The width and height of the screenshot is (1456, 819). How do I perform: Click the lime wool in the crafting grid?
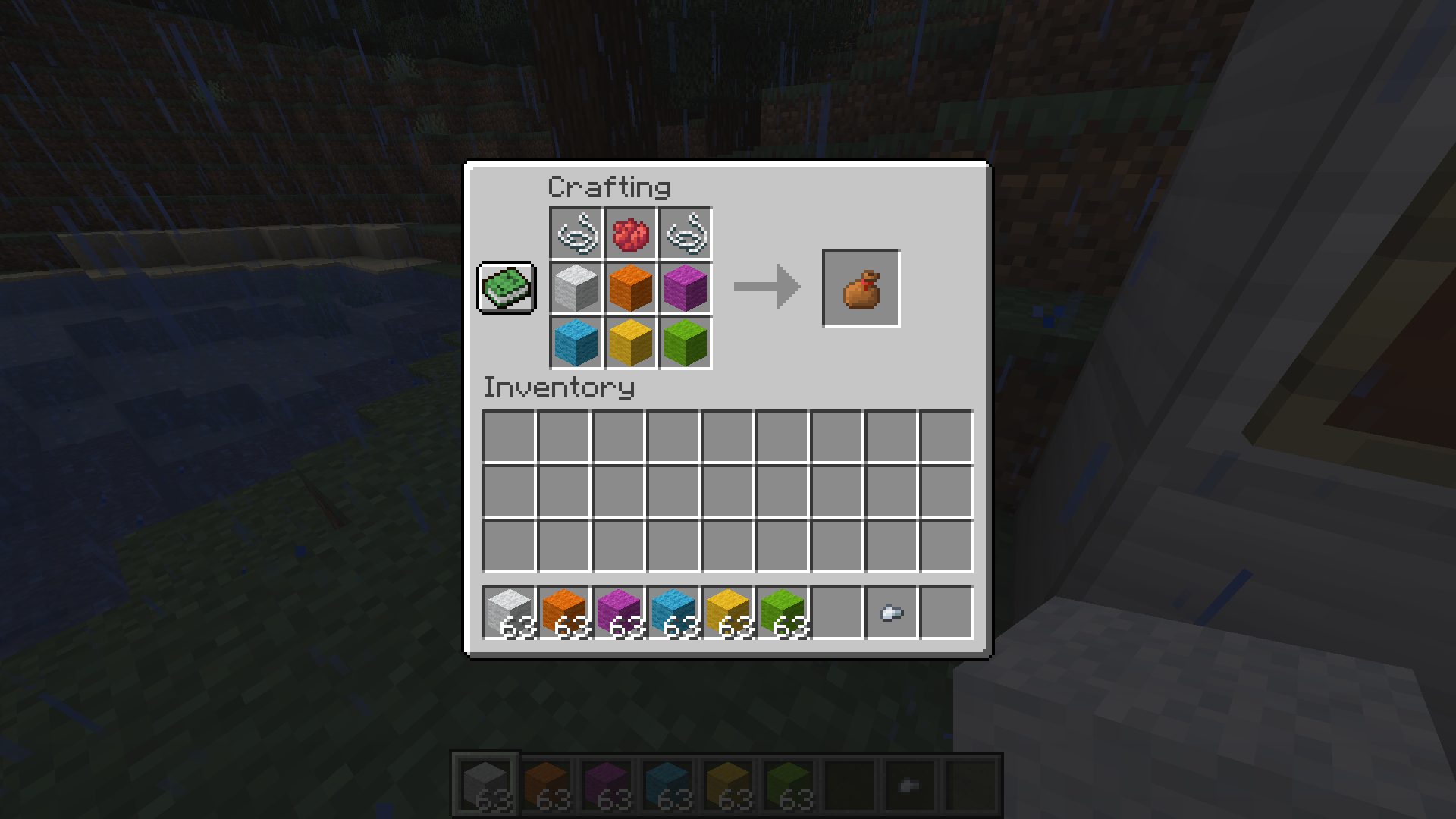click(685, 341)
